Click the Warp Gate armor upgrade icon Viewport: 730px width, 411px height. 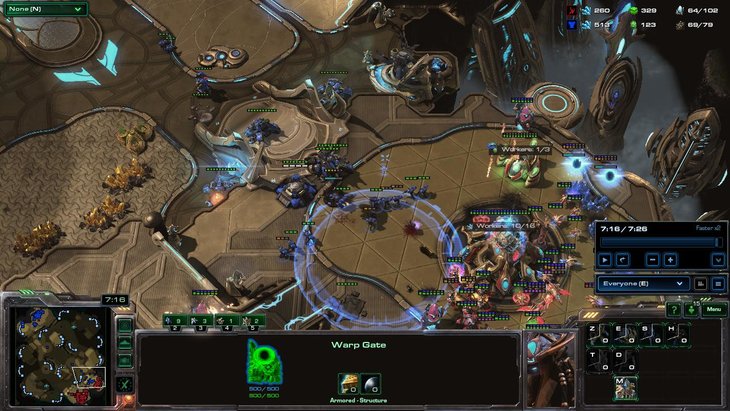coord(349,383)
